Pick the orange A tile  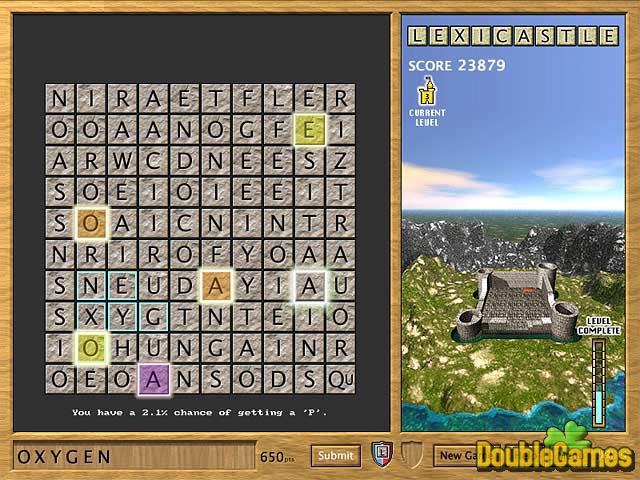[215, 286]
